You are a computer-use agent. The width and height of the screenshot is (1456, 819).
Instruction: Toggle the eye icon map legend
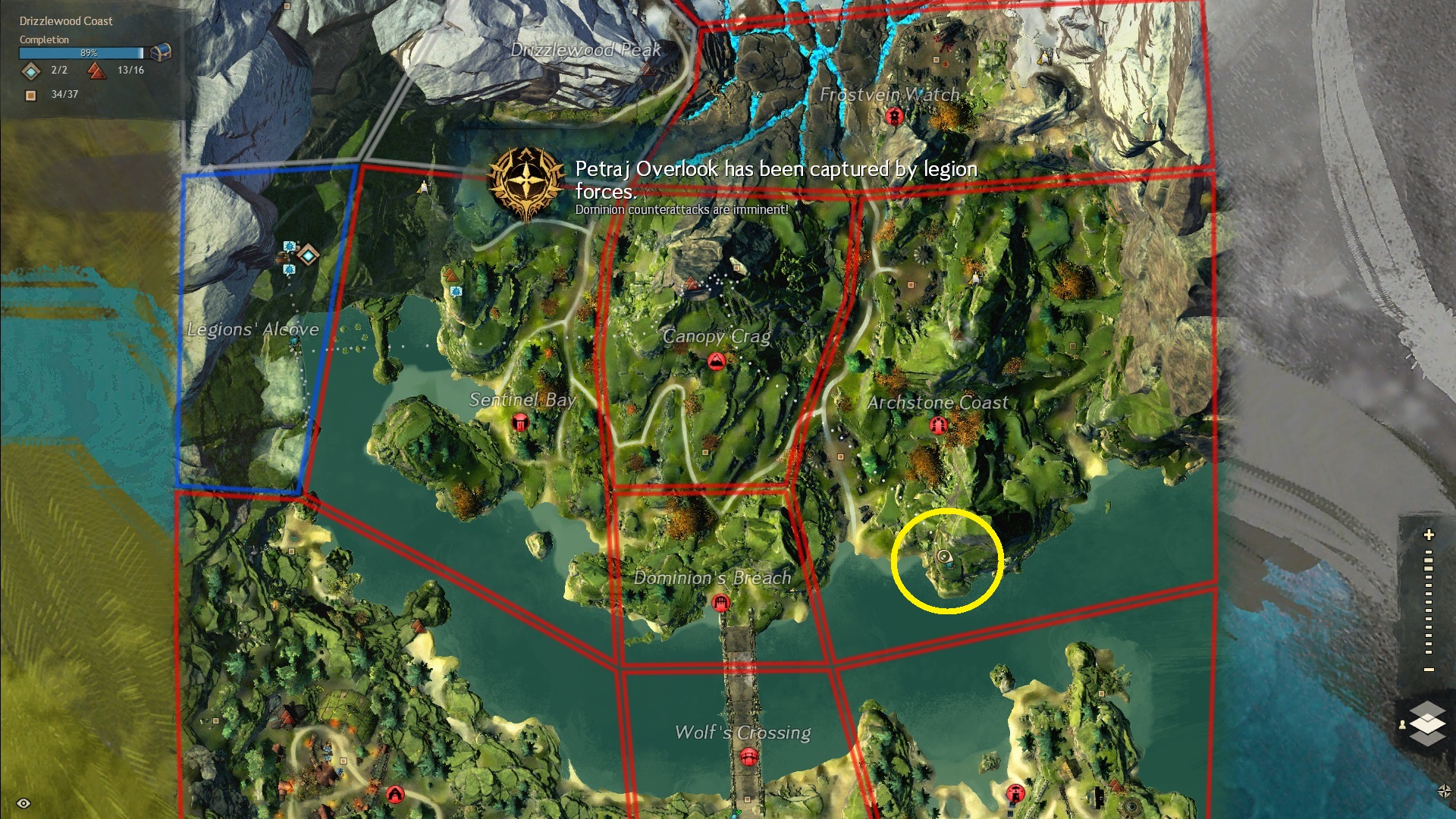click(24, 803)
